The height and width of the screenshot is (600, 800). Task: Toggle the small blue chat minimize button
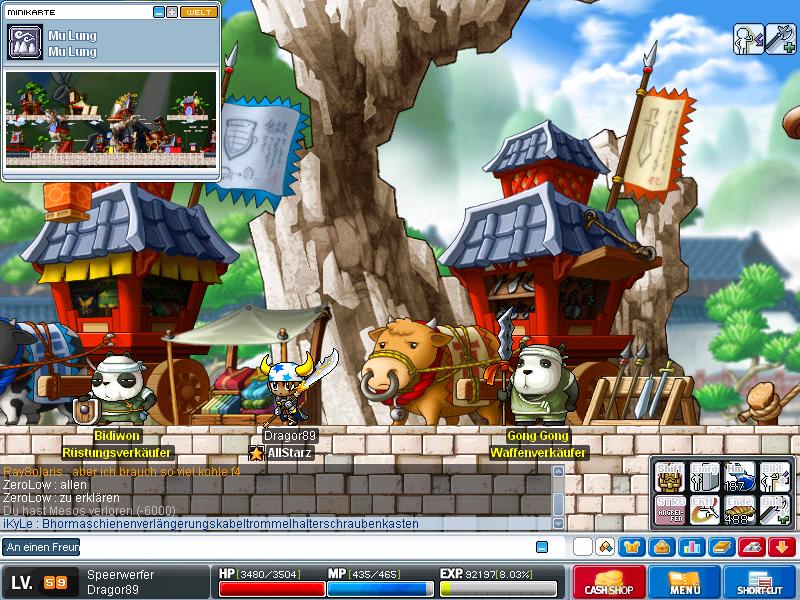[x=542, y=547]
